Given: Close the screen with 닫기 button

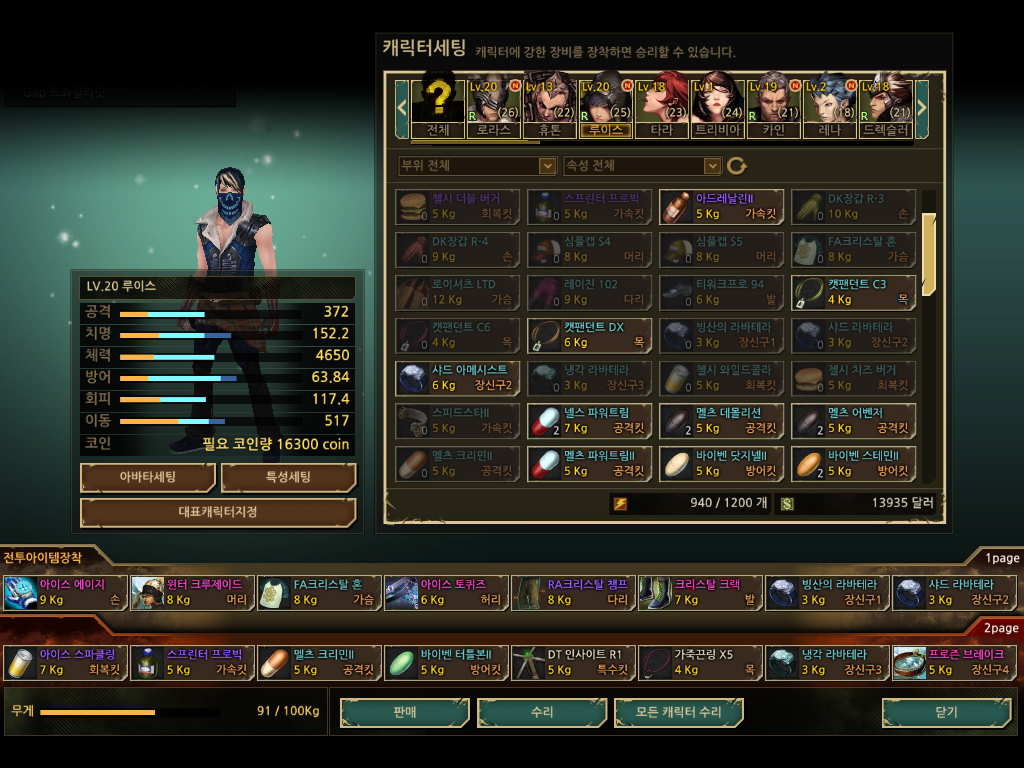Looking at the screenshot, I should [945, 712].
